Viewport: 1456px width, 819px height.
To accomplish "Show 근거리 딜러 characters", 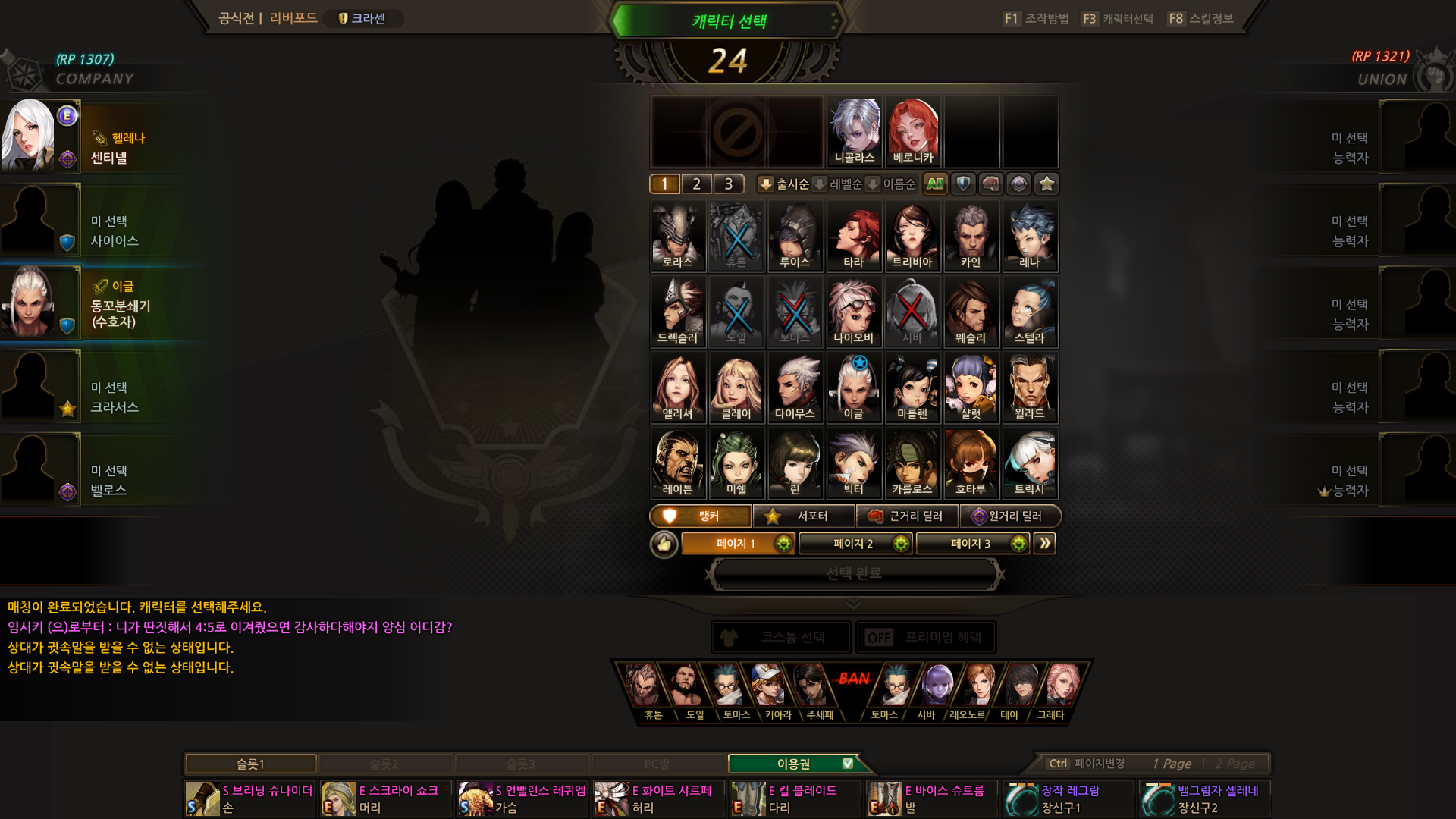I will coord(908,516).
